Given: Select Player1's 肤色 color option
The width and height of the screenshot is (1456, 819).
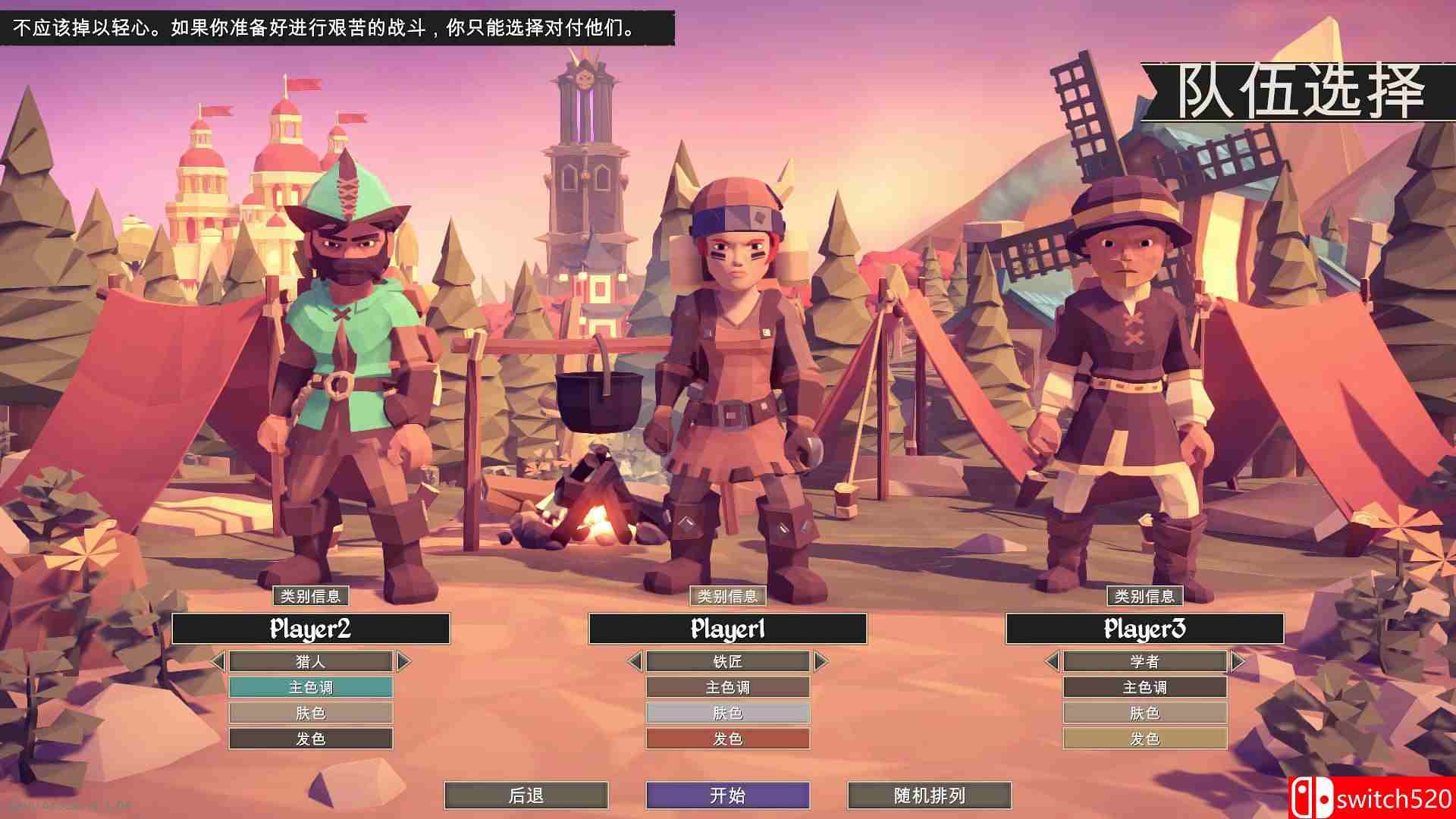Looking at the screenshot, I should coord(726,712).
